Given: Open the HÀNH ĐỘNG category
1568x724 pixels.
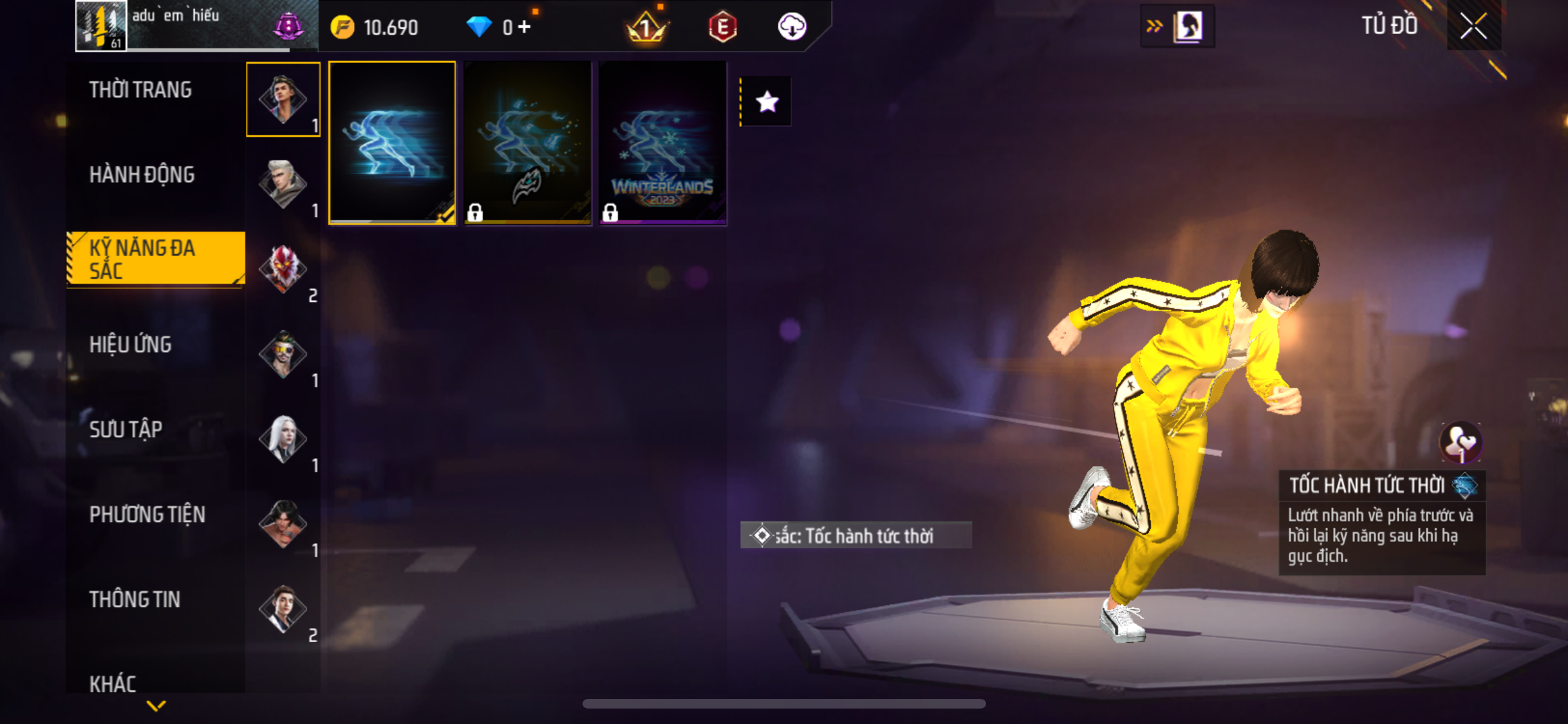Looking at the screenshot, I should pyautogui.click(x=142, y=175).
